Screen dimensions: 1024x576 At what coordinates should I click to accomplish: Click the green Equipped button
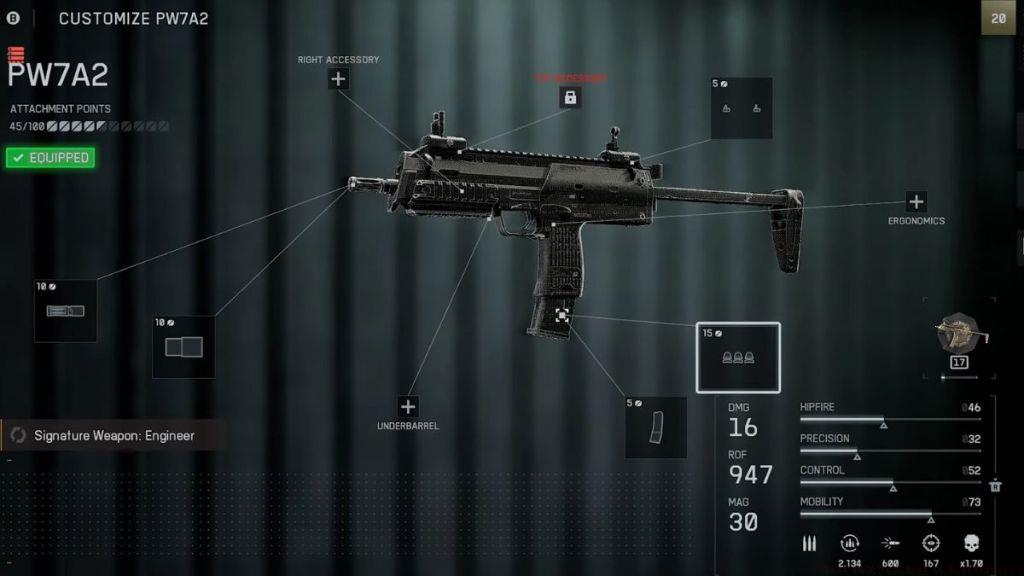[x=50, y=158]
